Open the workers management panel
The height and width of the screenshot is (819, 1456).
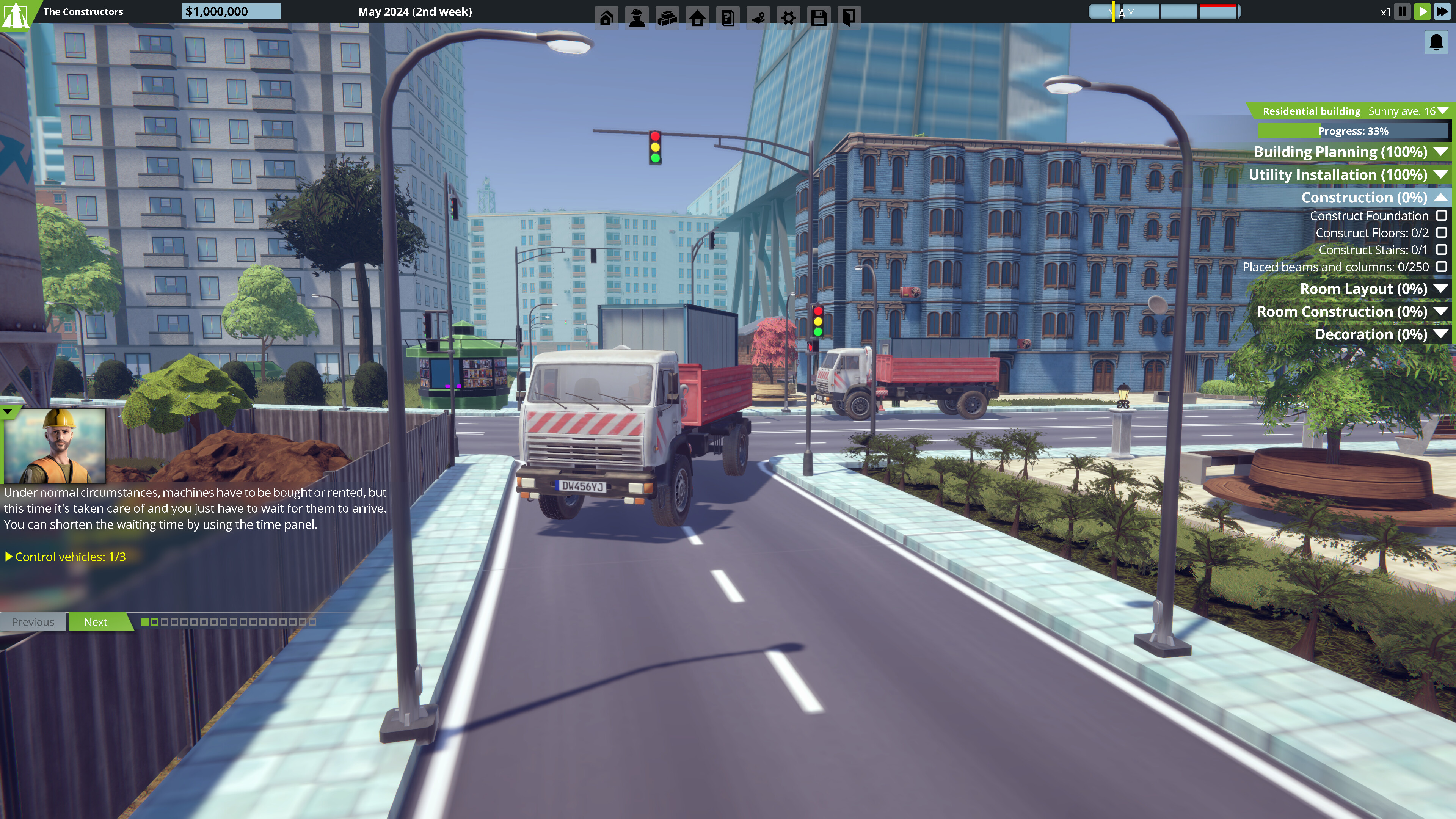click(x=637, y=17)
